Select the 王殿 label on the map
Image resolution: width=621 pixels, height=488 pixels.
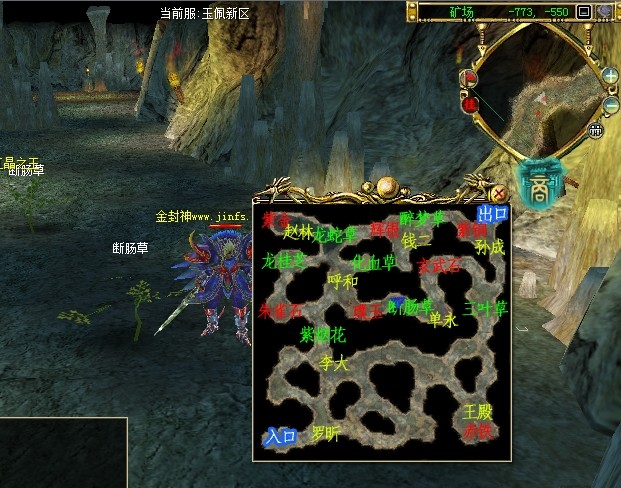[x=478, y=412]
